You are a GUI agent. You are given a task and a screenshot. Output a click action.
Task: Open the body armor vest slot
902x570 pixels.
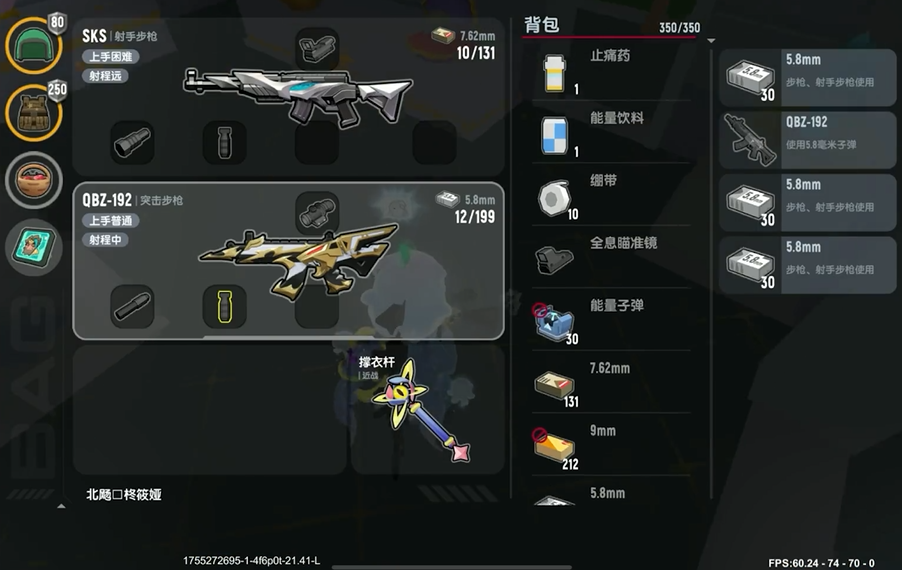[x=34, y=112]
